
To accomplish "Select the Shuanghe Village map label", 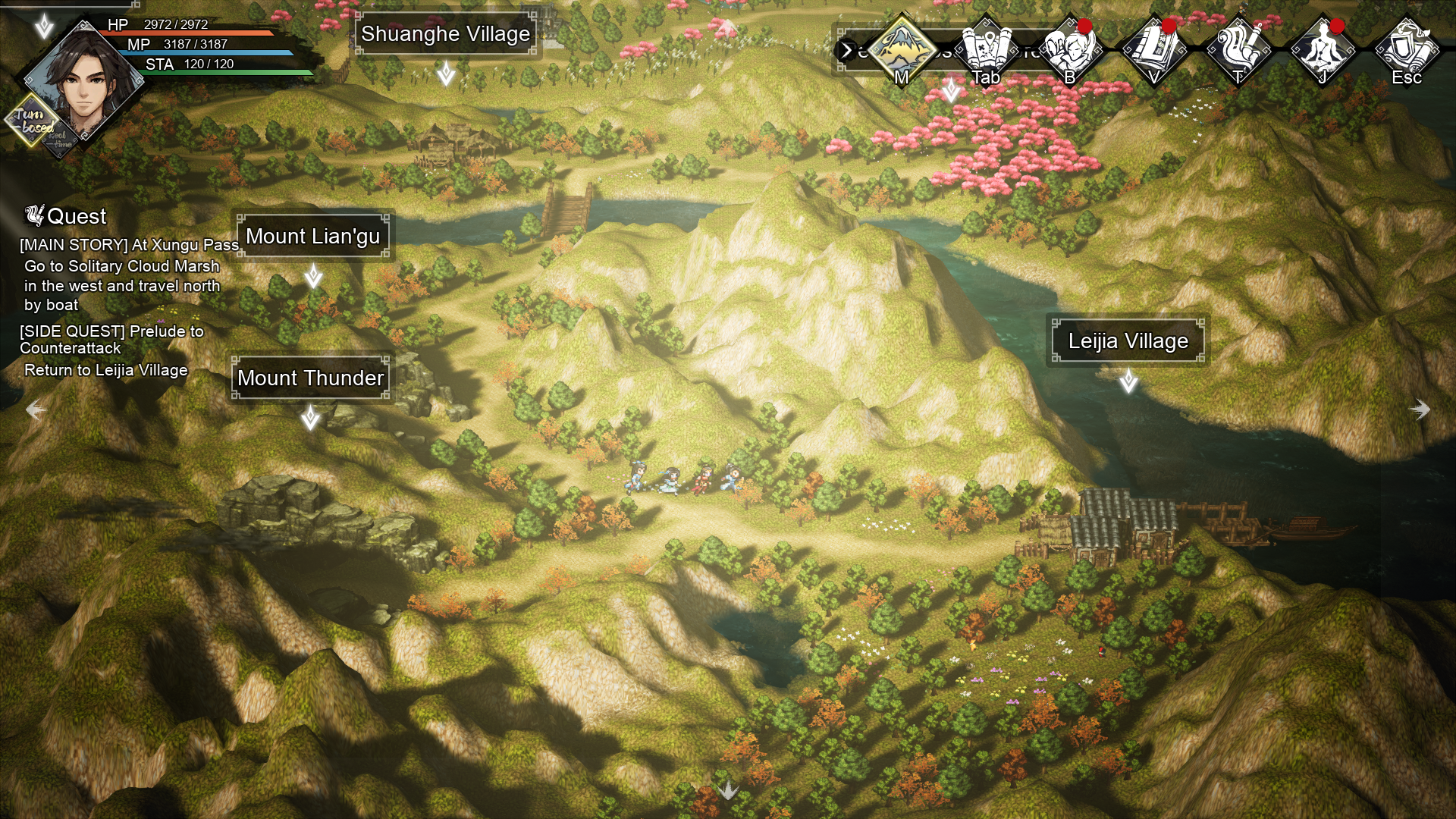I will [445, 34].
